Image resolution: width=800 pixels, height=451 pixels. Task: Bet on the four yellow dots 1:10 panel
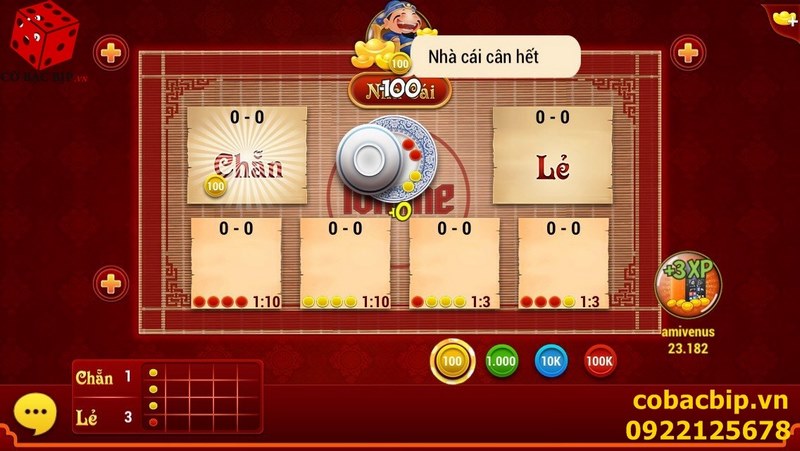[345, 263]
